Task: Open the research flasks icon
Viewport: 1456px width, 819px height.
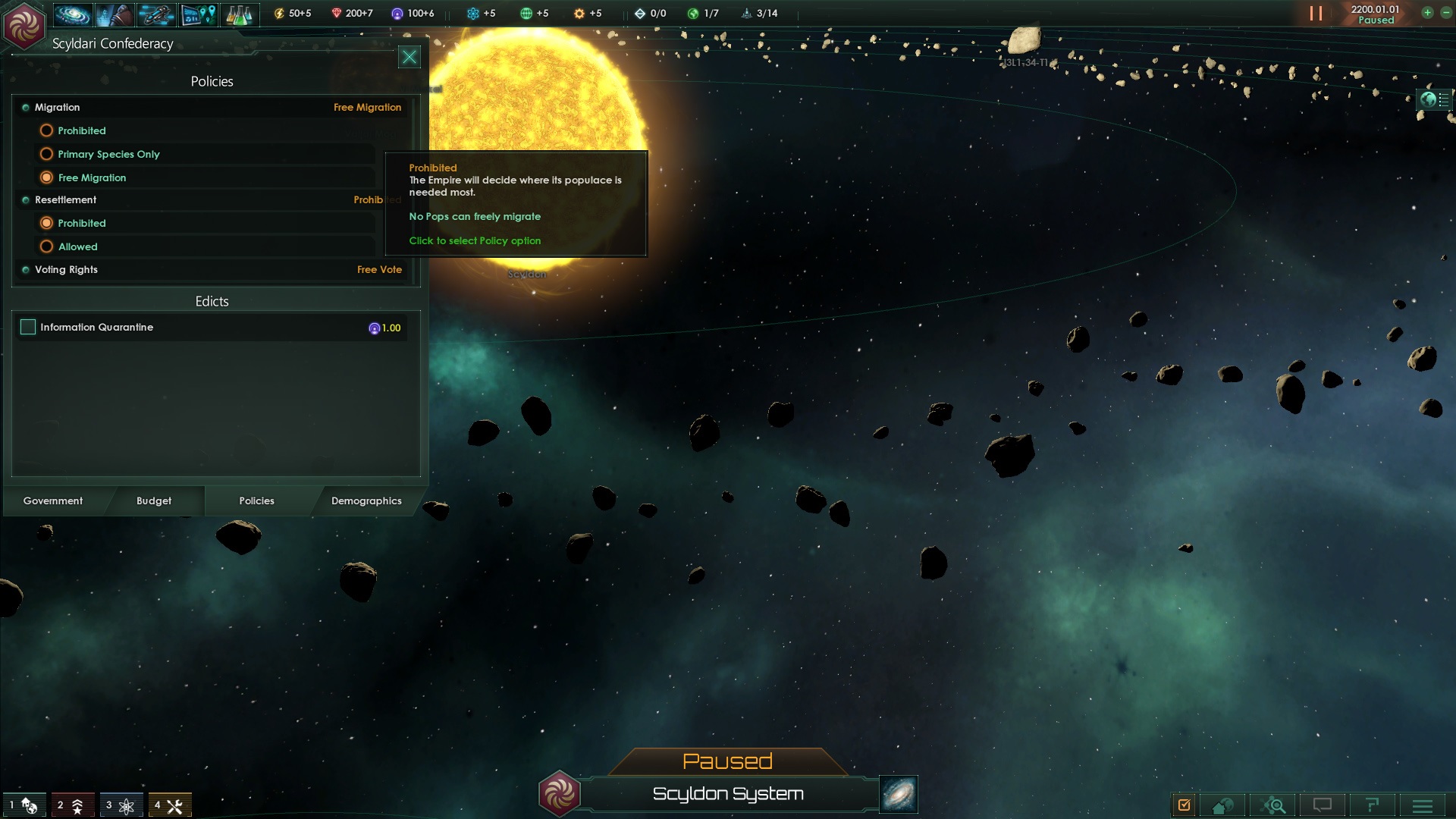Action: 239,14
